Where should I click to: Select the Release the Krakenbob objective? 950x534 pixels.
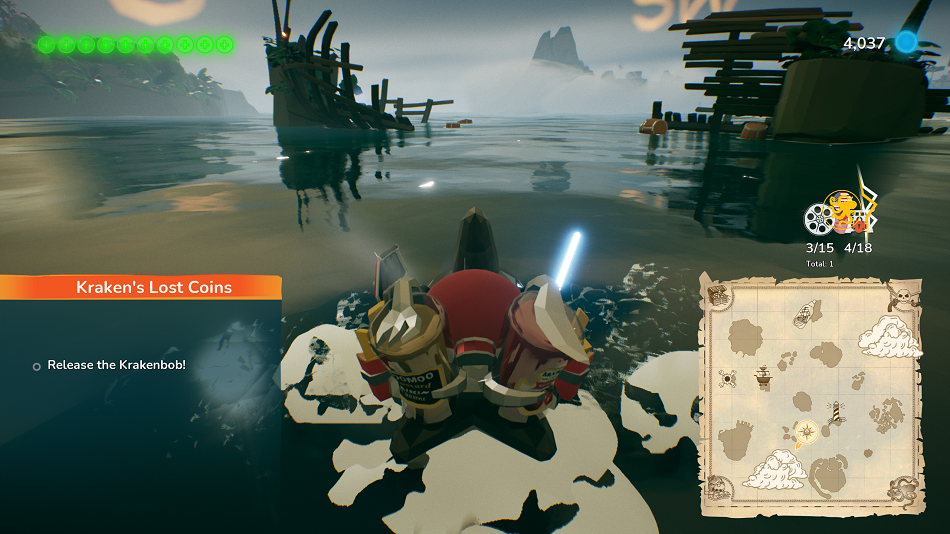116,365
